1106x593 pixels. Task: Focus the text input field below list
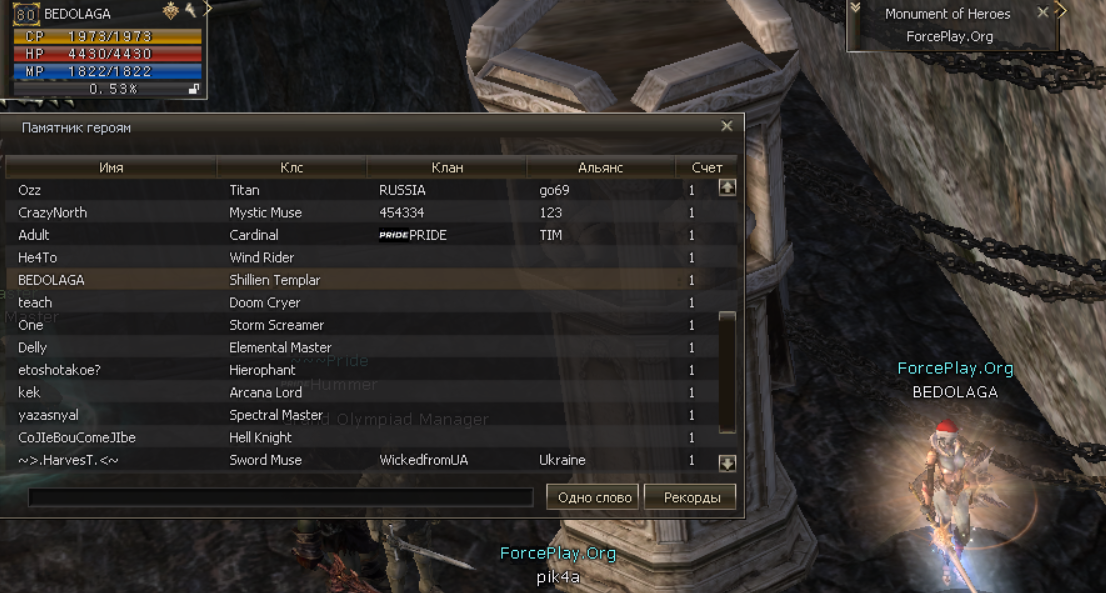coord(280,497)
